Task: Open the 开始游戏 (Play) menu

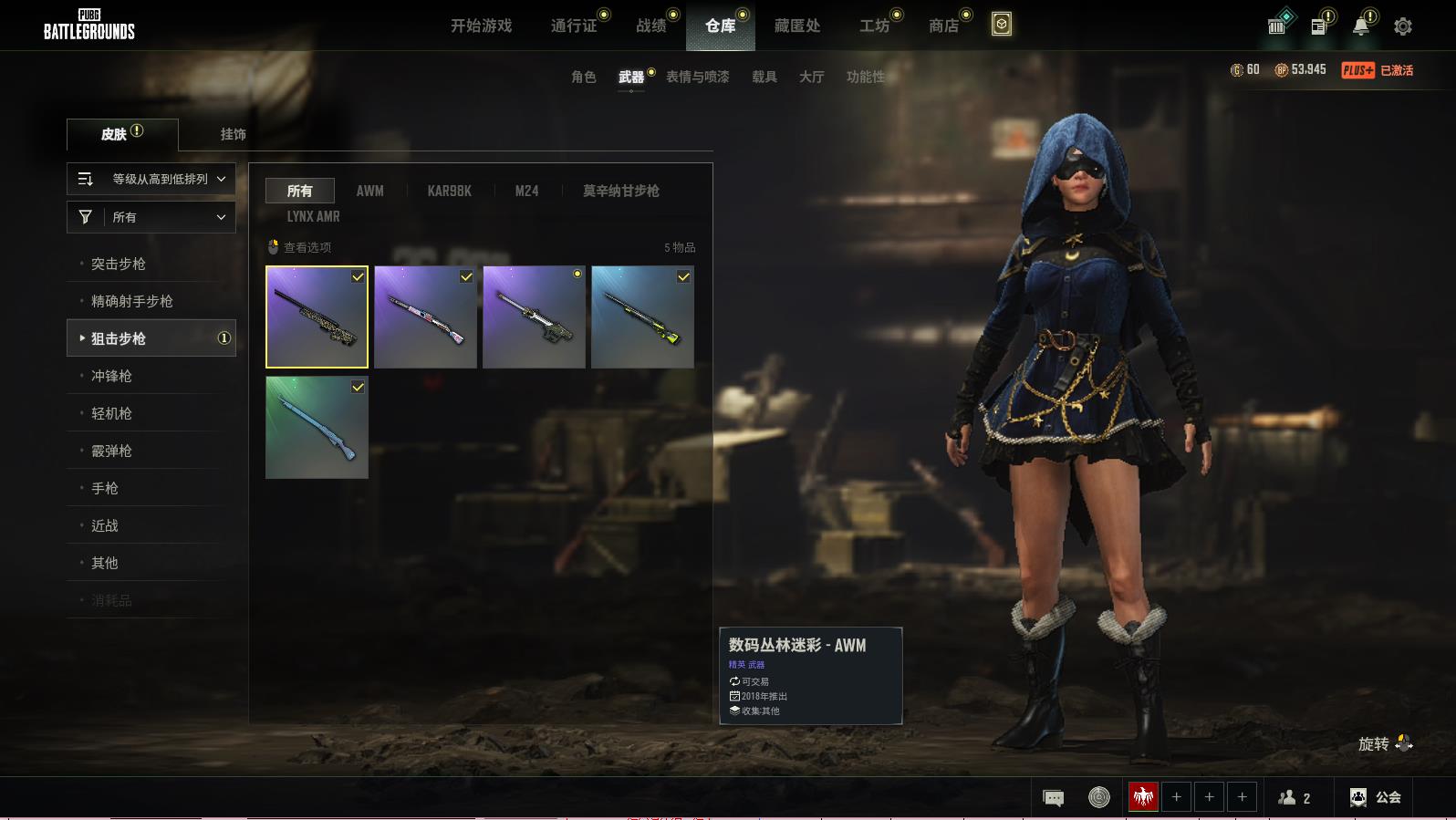Action: 481,26
